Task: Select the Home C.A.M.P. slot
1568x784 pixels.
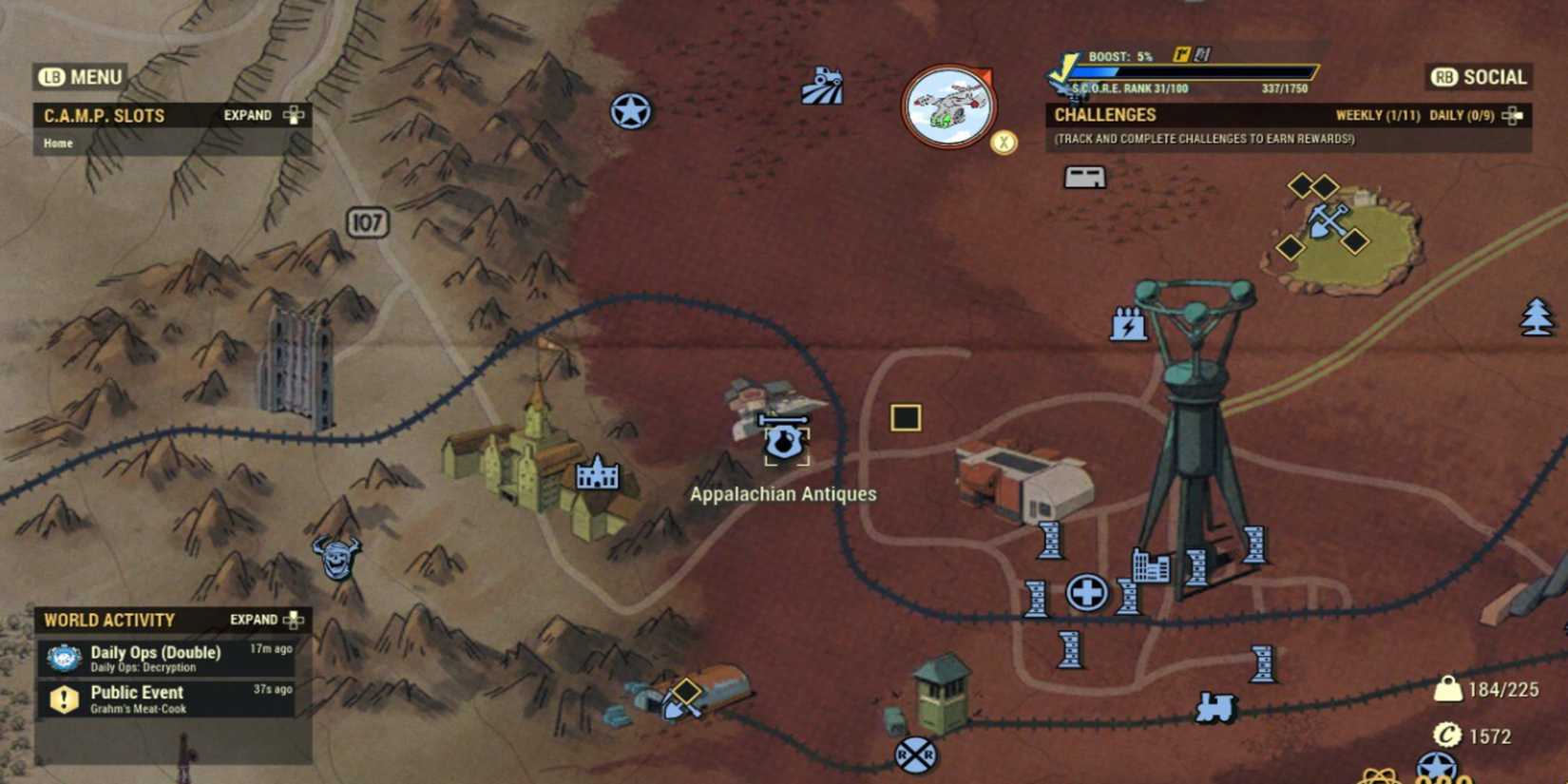Action: coord(58,143)
